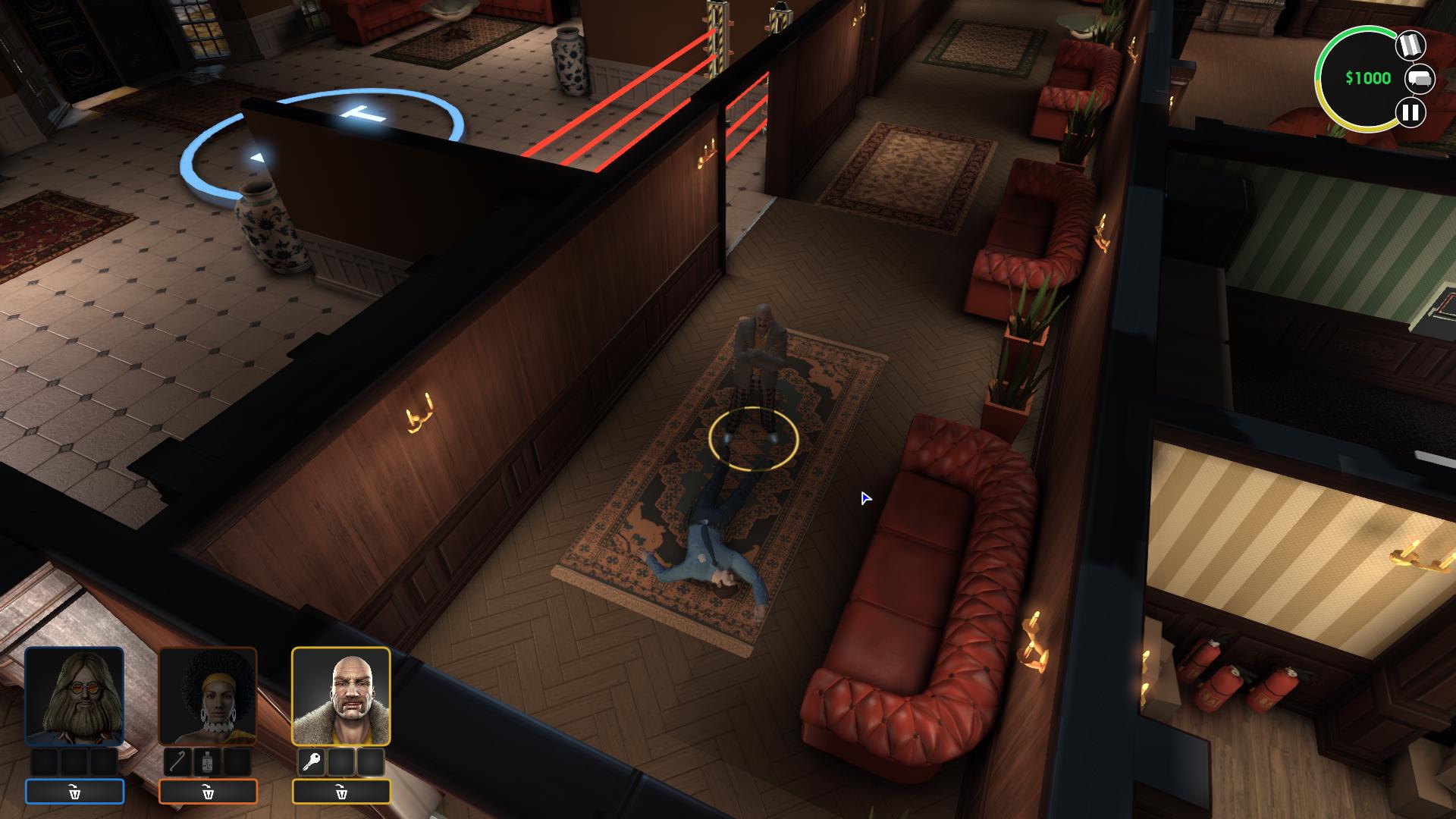1456x819 pixels.
Task: Choose the crowbar inventory slot
Action: (178, 762)
